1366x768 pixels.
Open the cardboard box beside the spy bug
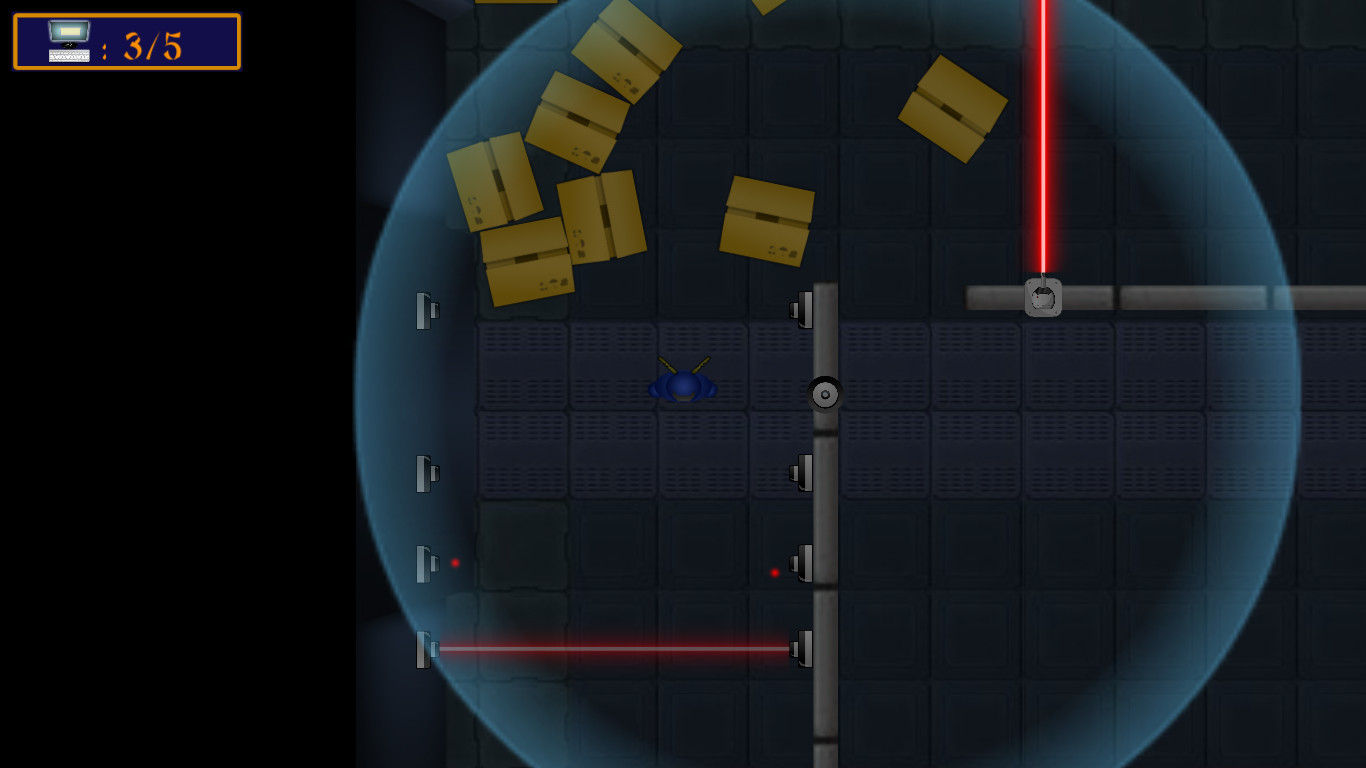pos(768,222)
